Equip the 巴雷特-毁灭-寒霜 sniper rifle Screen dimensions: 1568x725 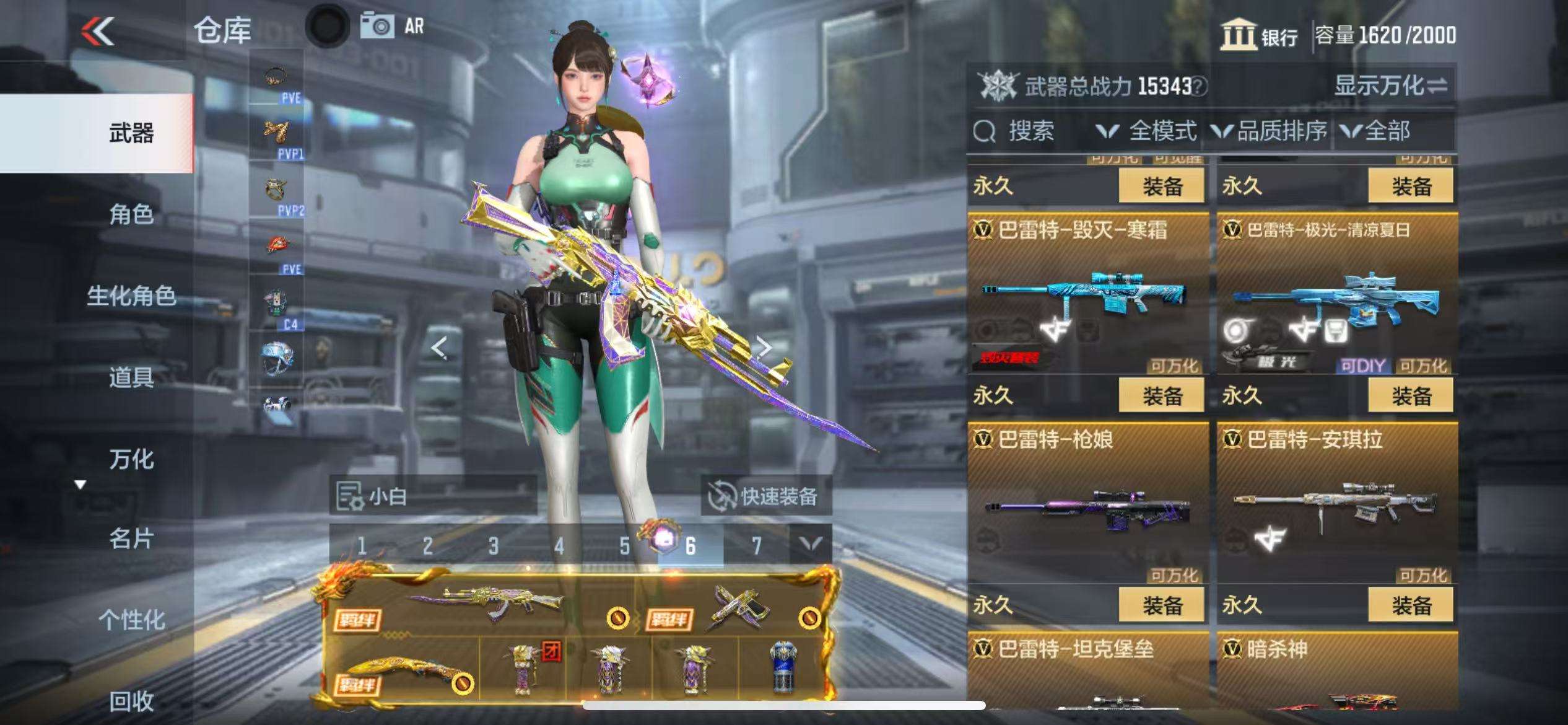[1161, 395]
